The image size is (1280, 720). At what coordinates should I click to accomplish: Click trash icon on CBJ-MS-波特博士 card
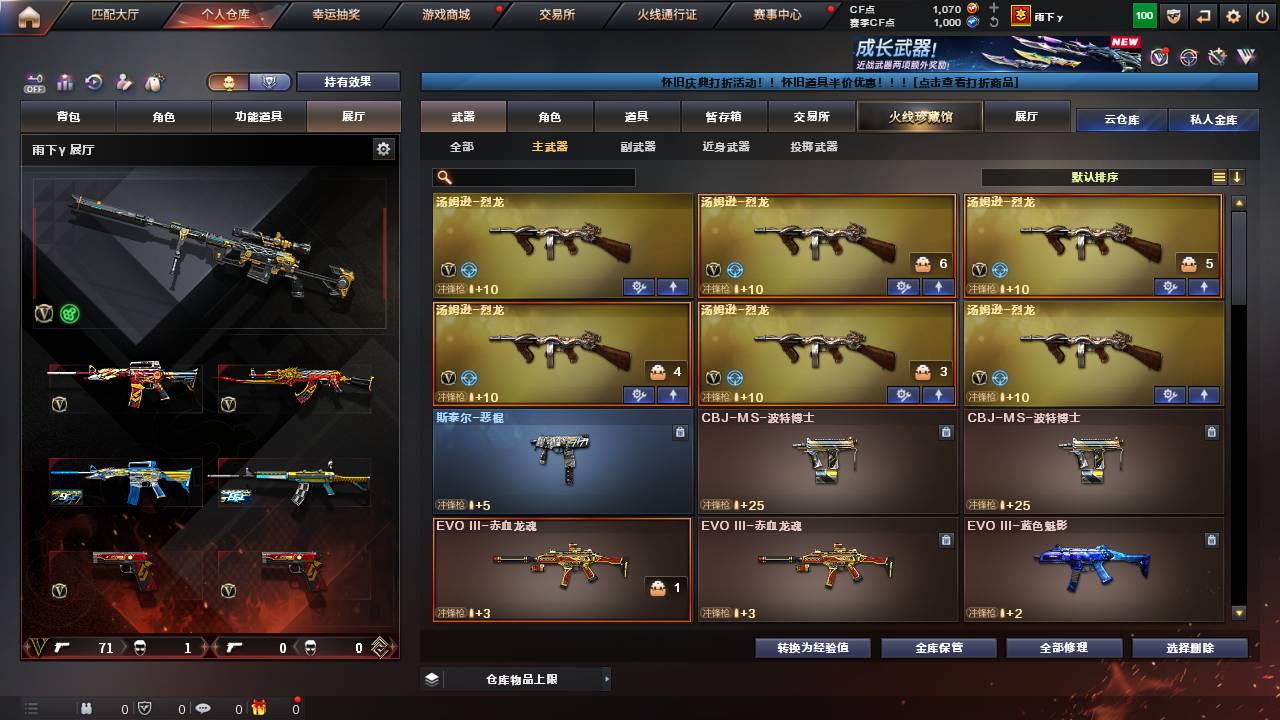click(946, 432)
